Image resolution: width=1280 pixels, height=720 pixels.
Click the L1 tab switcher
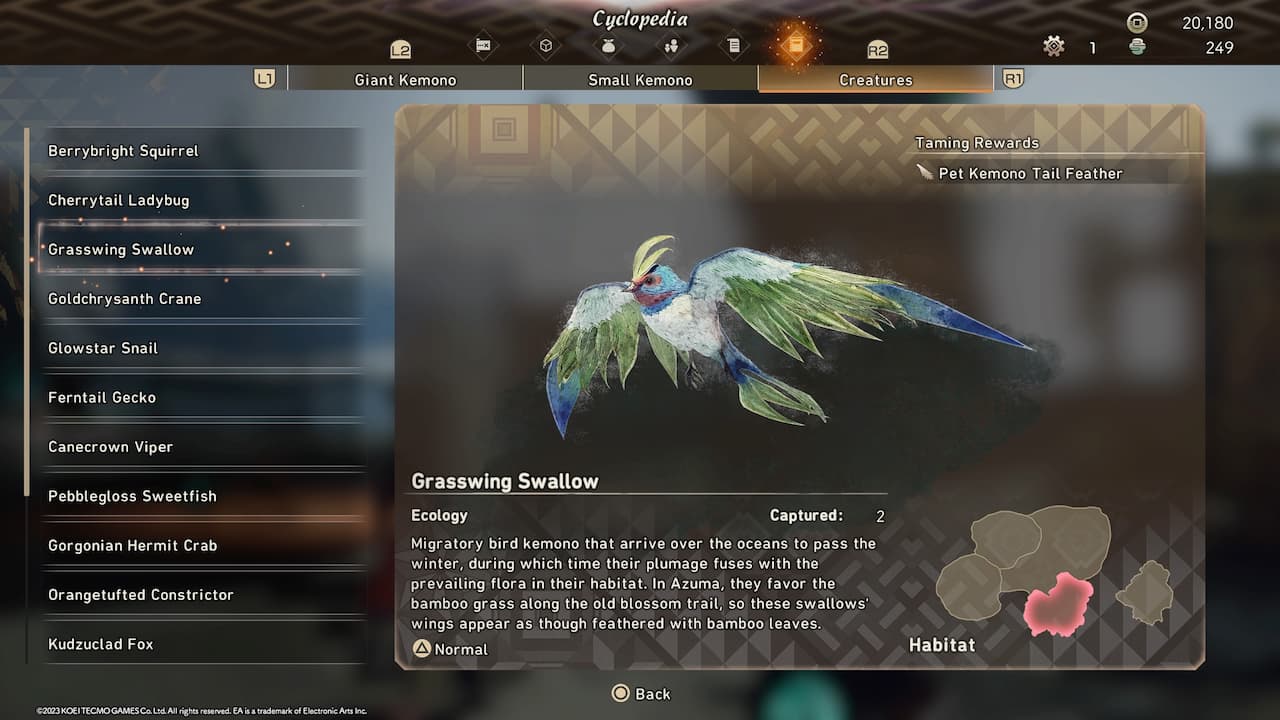click(265, 79)
